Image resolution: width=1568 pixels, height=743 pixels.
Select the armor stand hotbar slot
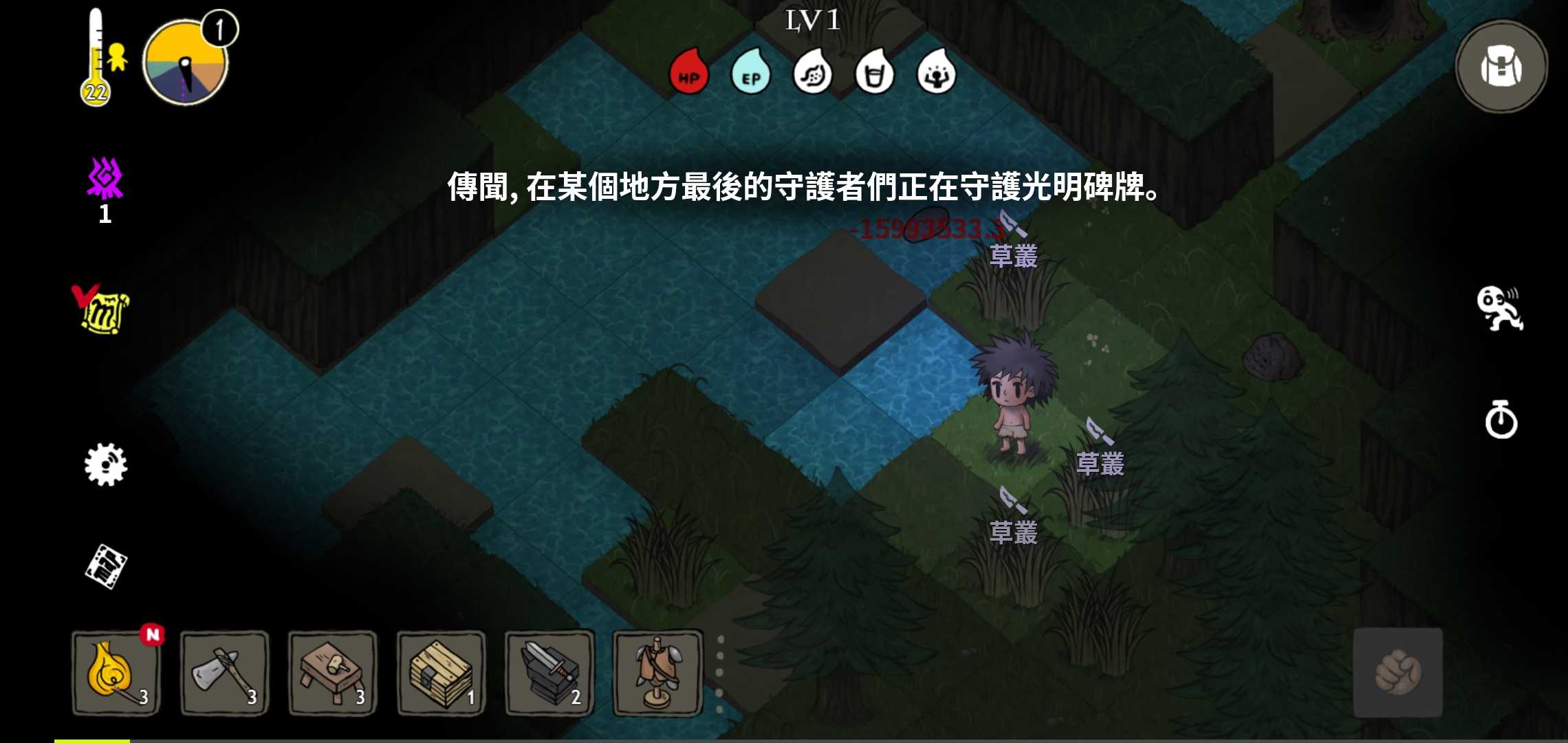click(657, 674)
